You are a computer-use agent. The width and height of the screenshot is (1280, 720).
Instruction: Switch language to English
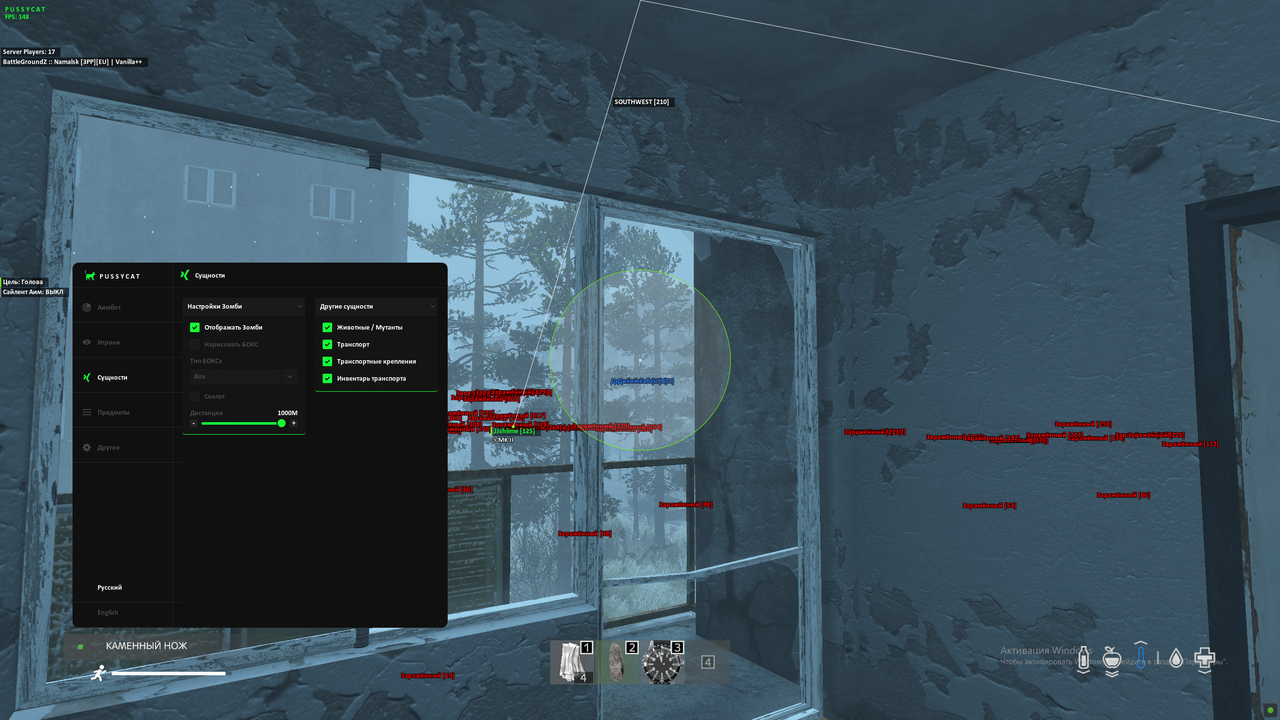110,612
